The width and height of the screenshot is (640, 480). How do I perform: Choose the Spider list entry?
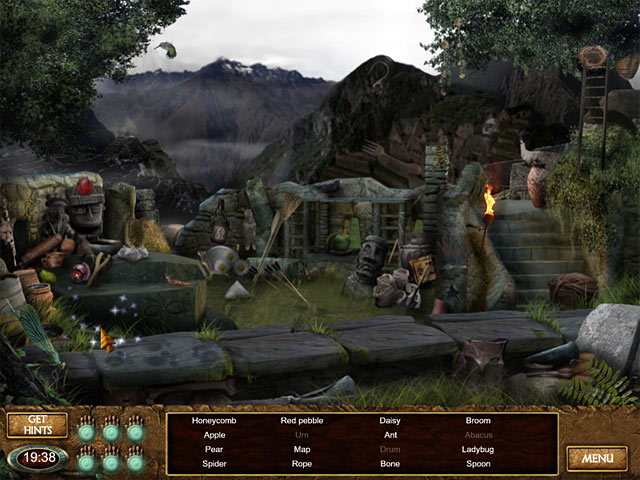(x=214, y=464)
